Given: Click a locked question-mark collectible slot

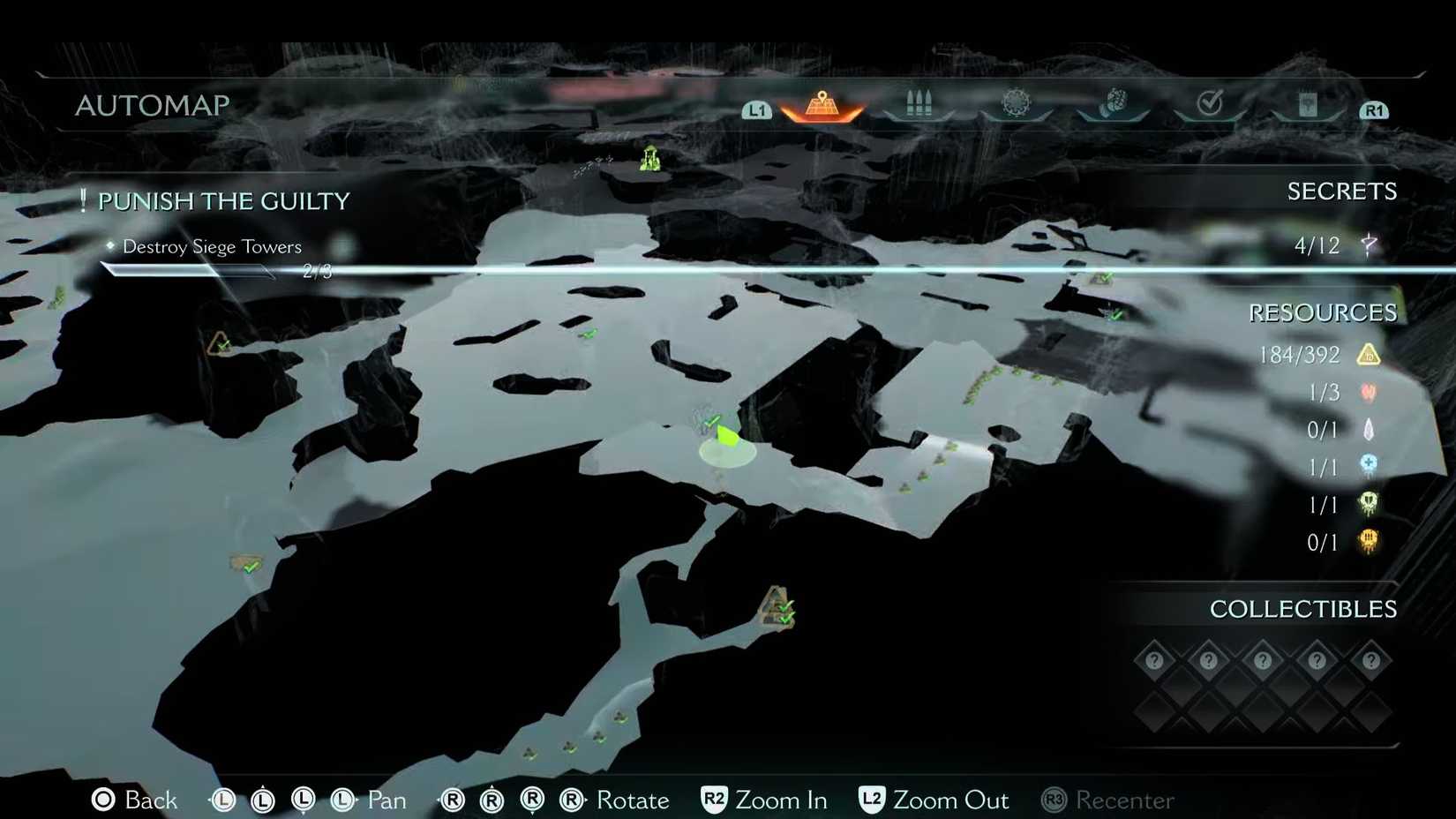Looking at the screenshot, I should click(1153, 659).
